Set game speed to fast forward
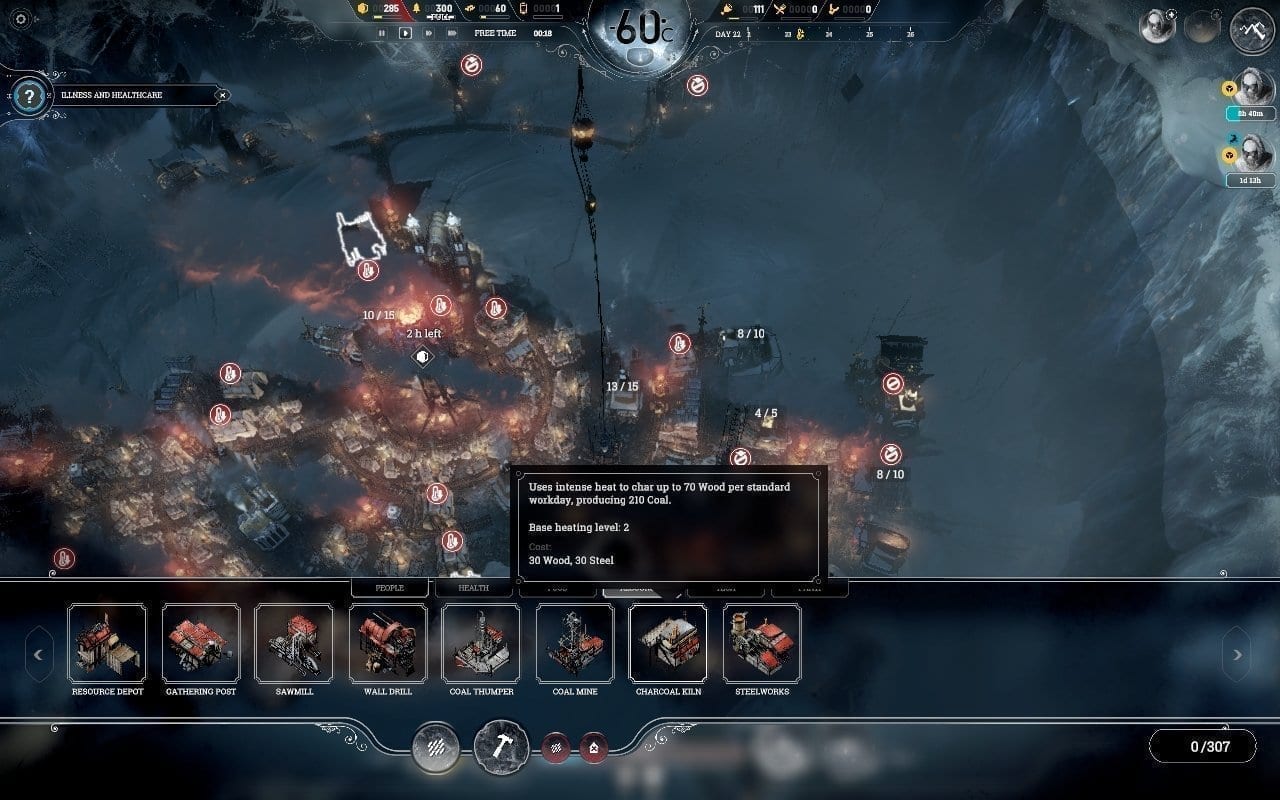 pos(429,33)
